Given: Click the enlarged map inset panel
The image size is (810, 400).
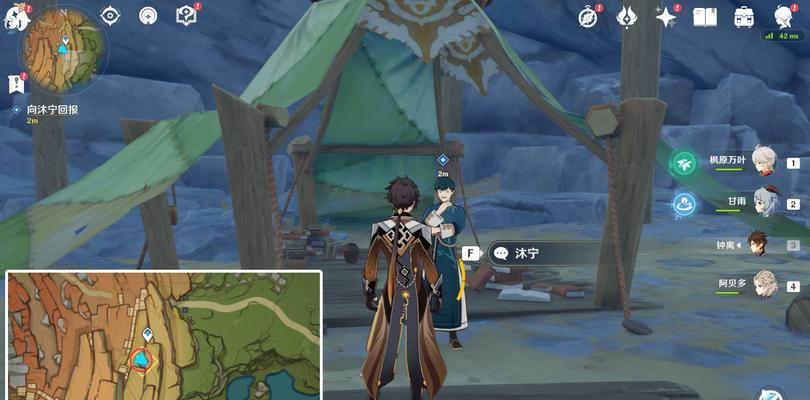Looking at the screenshot, I should [x=164, y=335].
